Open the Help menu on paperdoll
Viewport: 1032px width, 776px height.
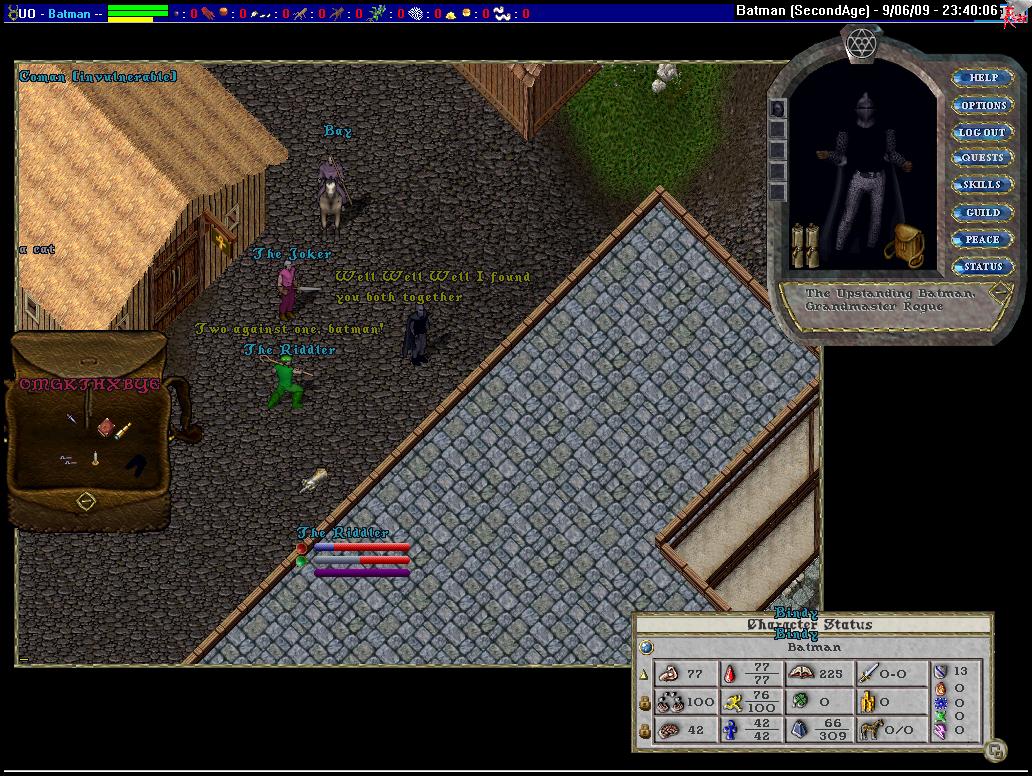tap(983, 78)
